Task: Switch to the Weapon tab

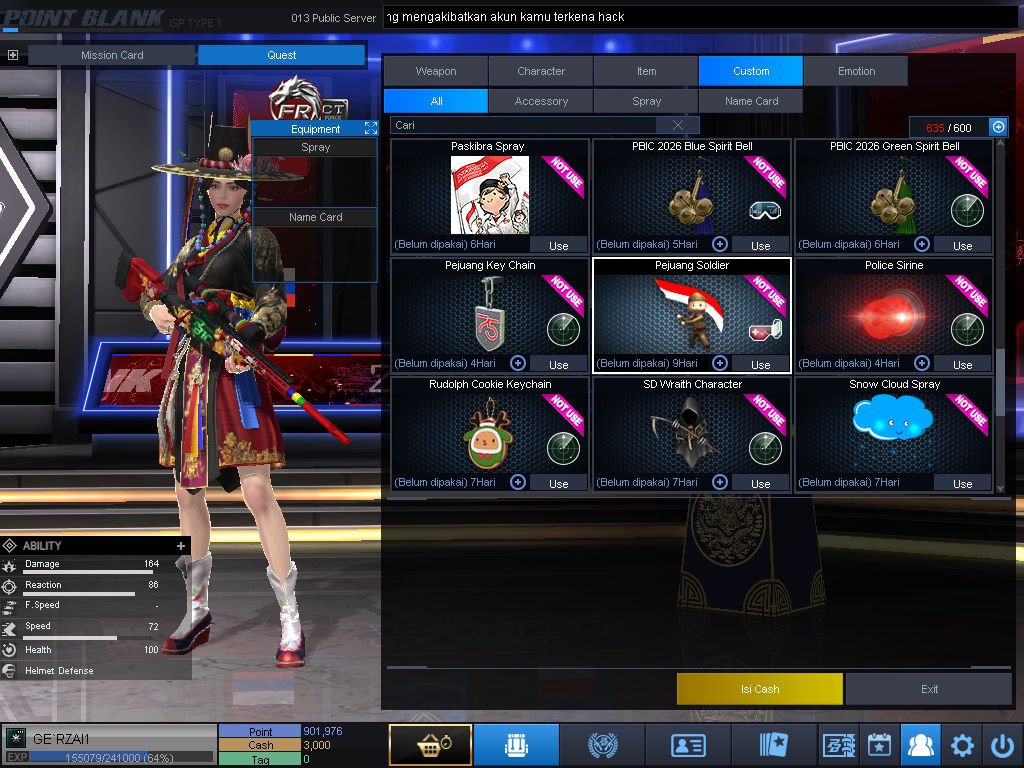Action: (436, 71)
